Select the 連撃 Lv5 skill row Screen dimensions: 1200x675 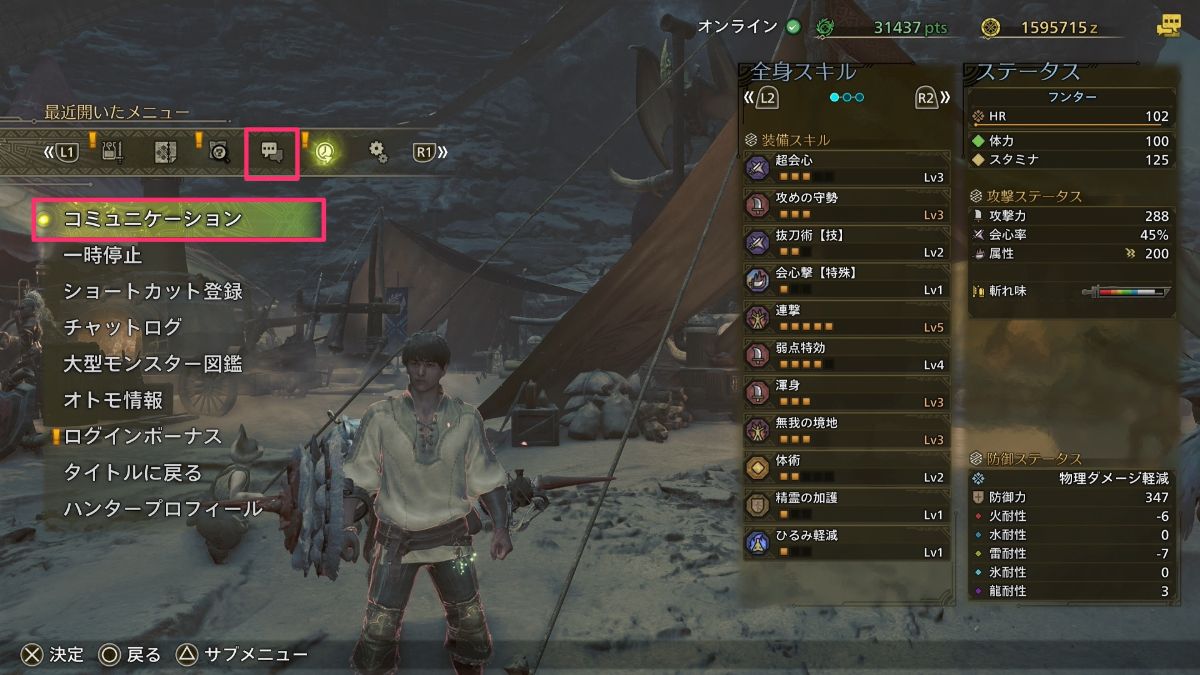[x=847, y=317]
